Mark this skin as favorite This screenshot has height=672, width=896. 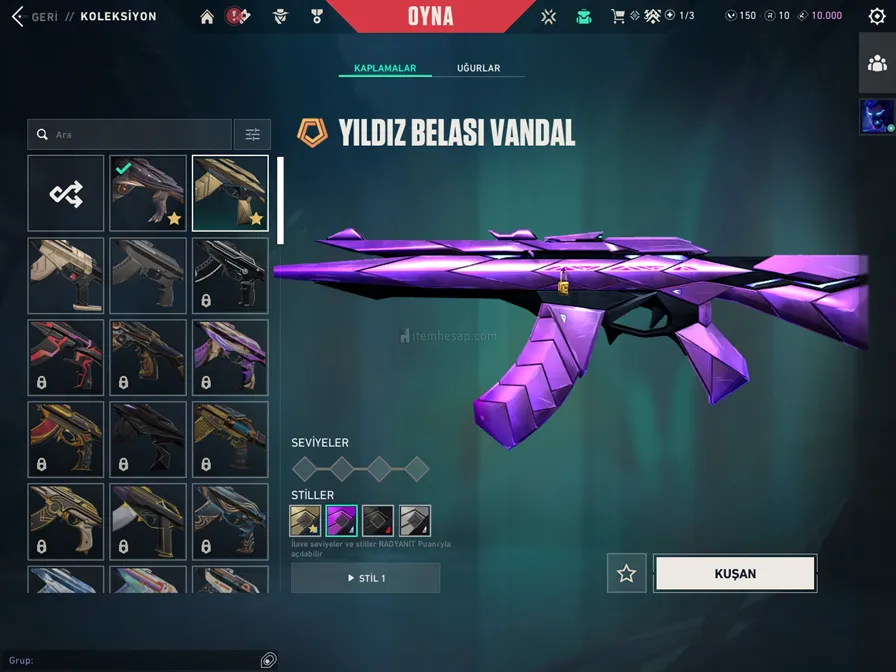(627, 574)
